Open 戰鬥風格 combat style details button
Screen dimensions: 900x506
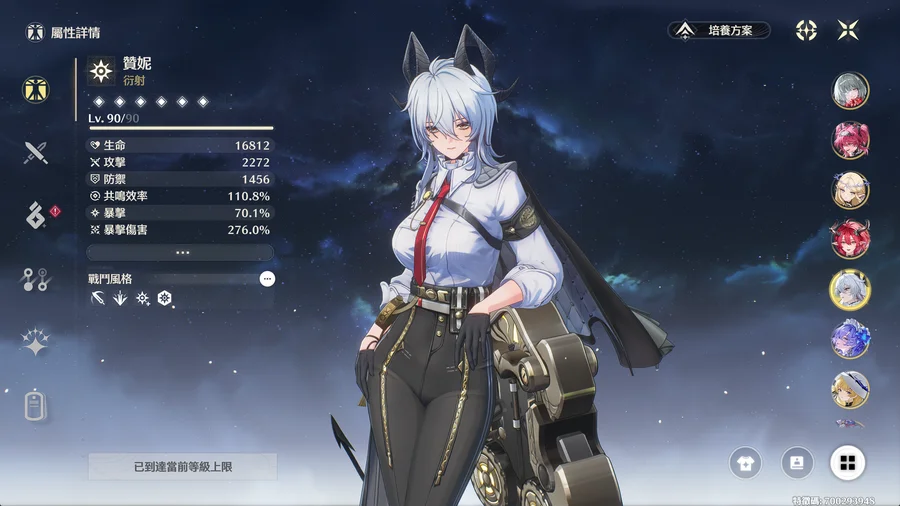pyautogui.click(x=267, y=279)
